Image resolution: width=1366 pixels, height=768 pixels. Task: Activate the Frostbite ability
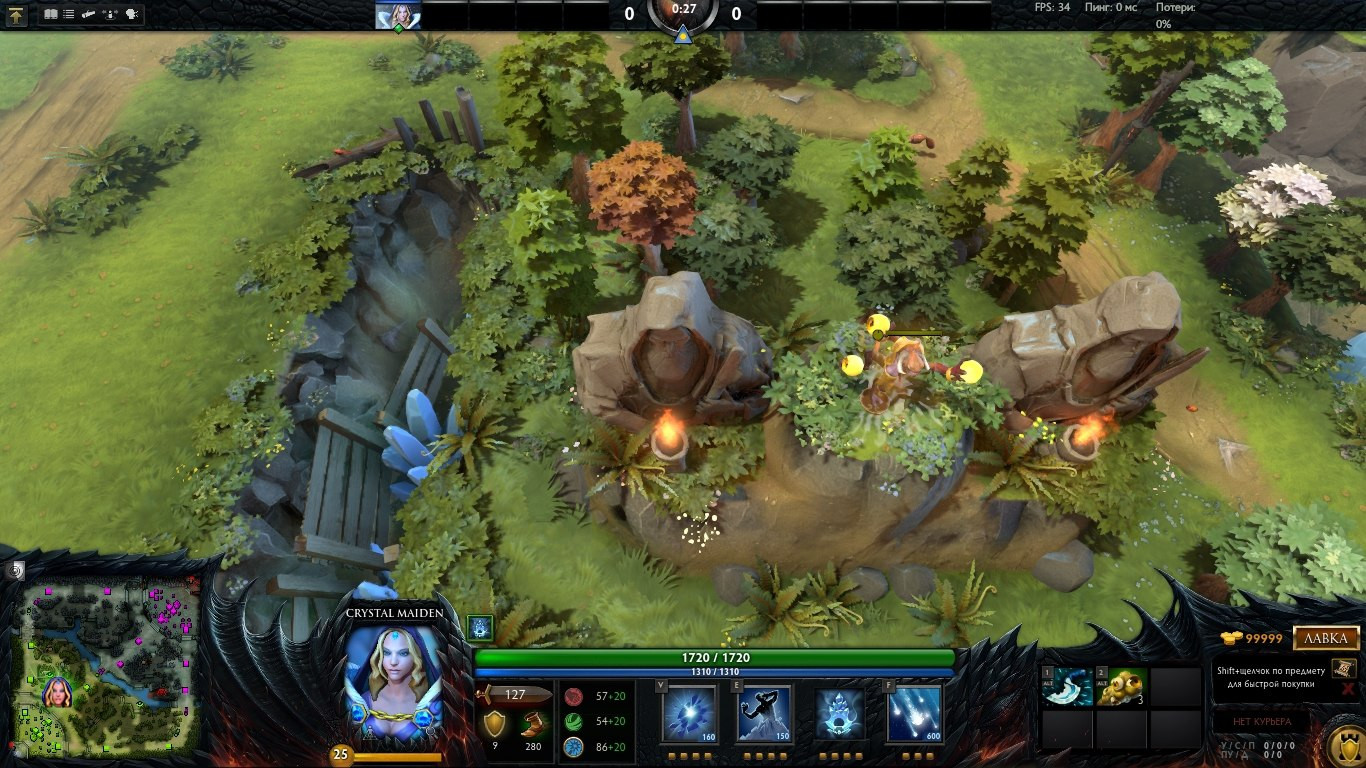point(765,714)
